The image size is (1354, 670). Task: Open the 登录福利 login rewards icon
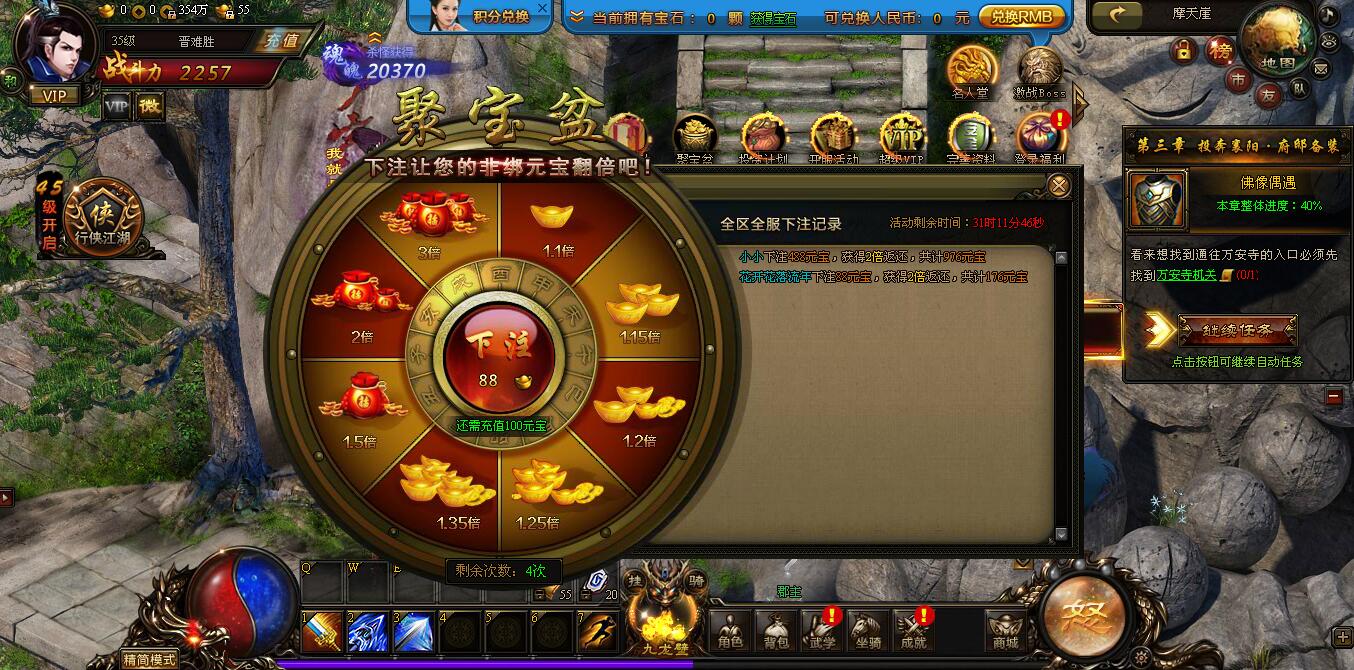pyautogui.click(x=1039, y=139)
